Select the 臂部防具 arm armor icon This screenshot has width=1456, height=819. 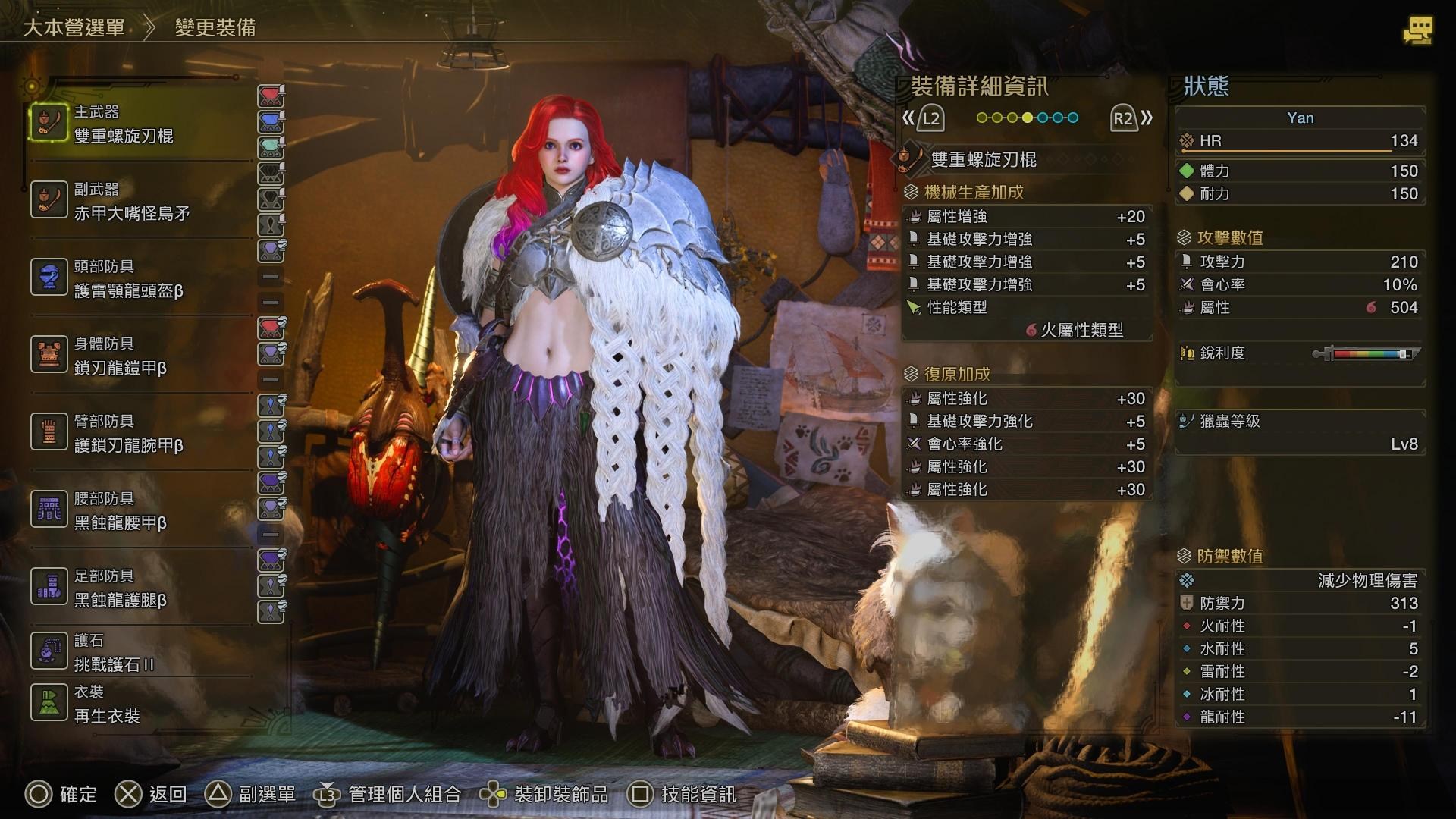coord(49,431)
